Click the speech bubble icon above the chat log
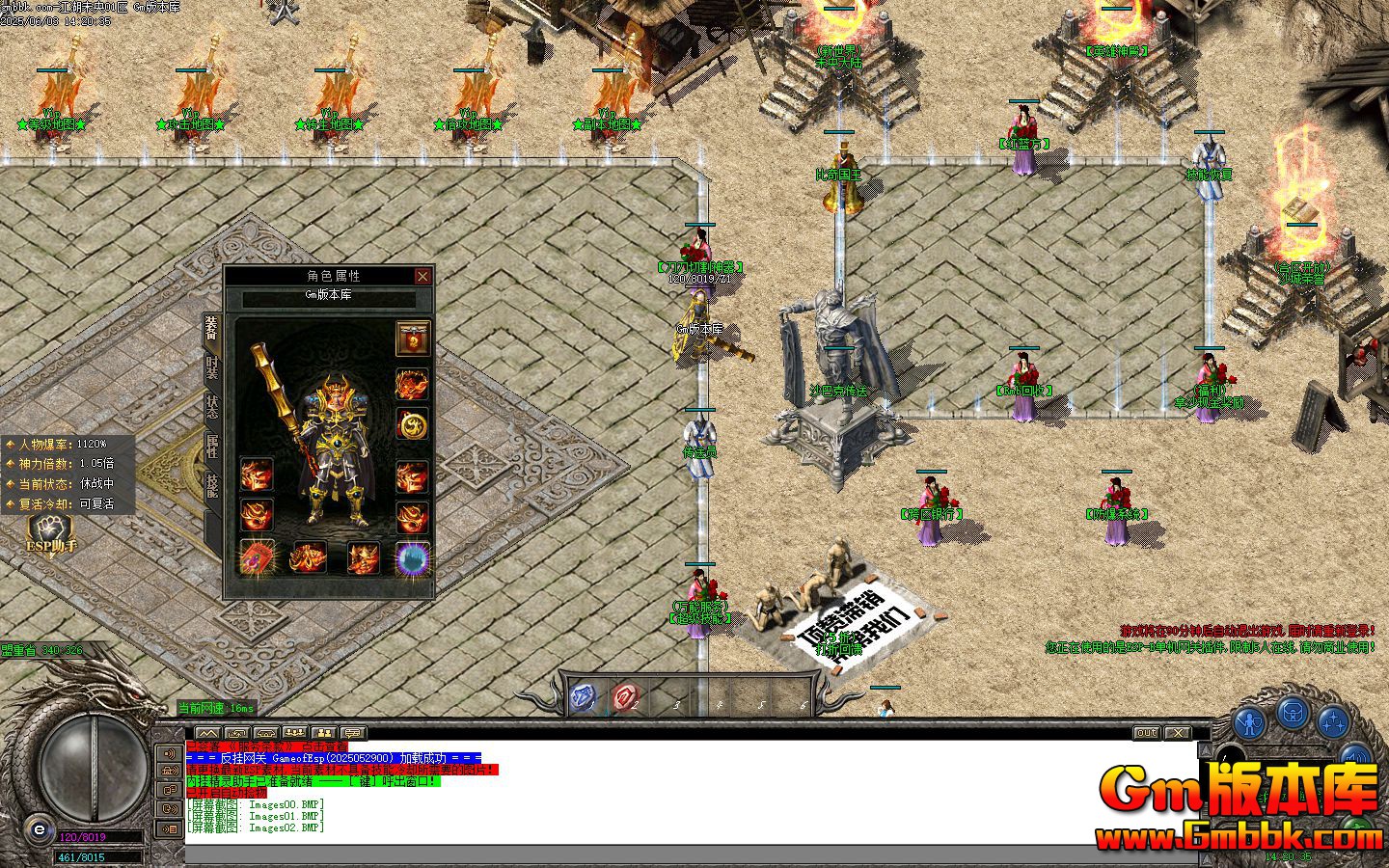The image size is (1389, 868). 352,732
